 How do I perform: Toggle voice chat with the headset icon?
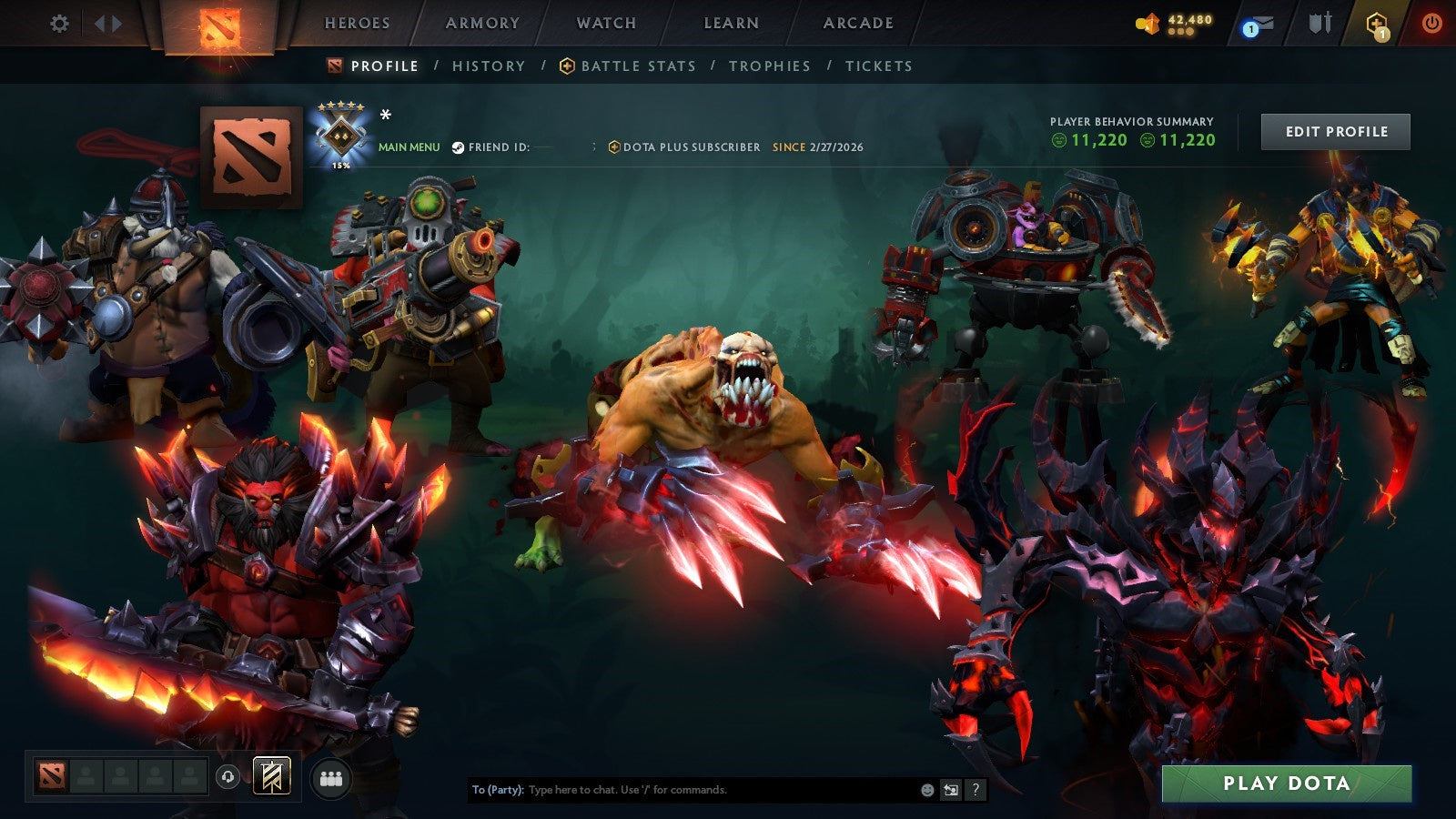[x=228, y=775]
